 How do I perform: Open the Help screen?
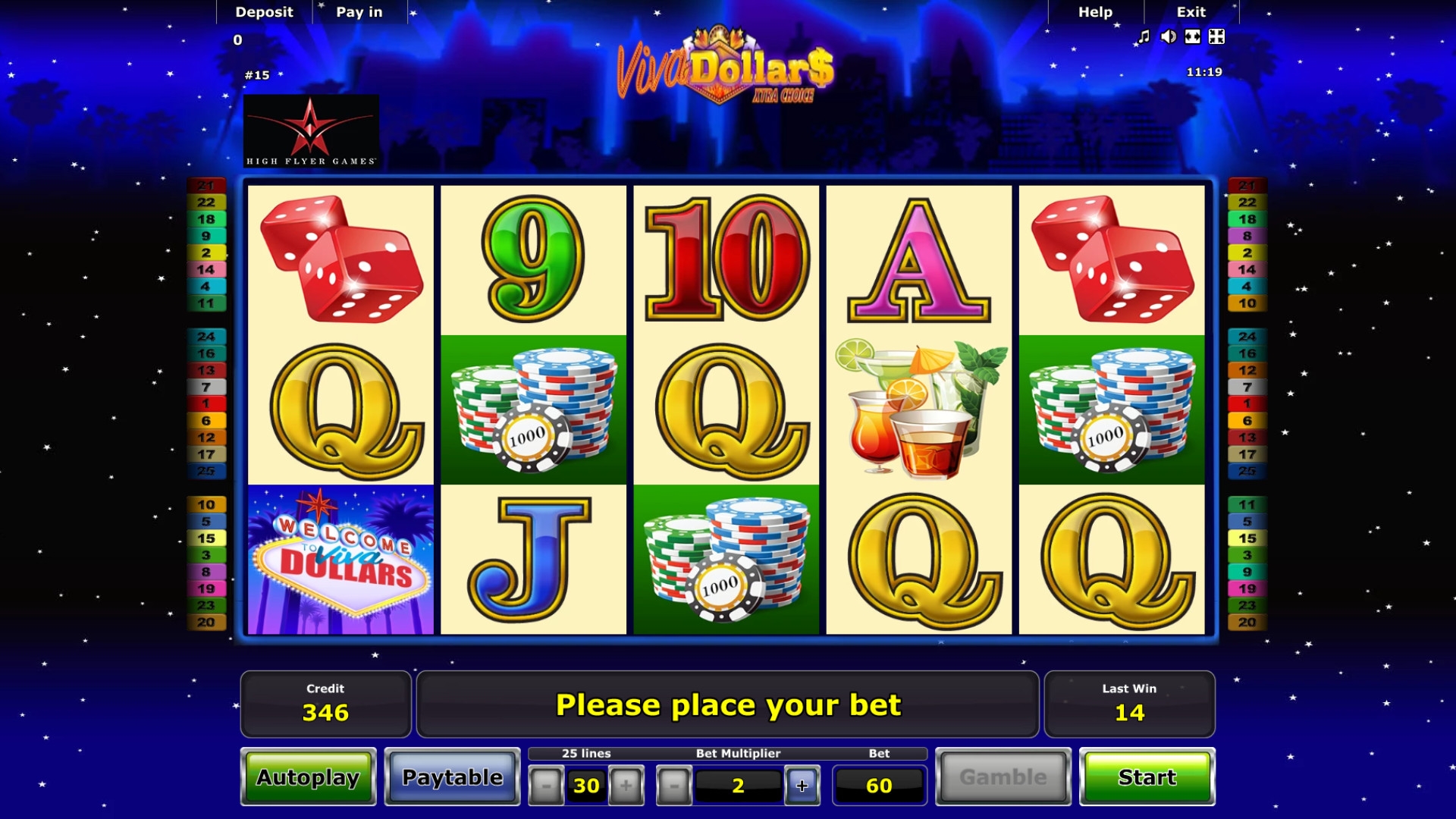click(1095, 12)
